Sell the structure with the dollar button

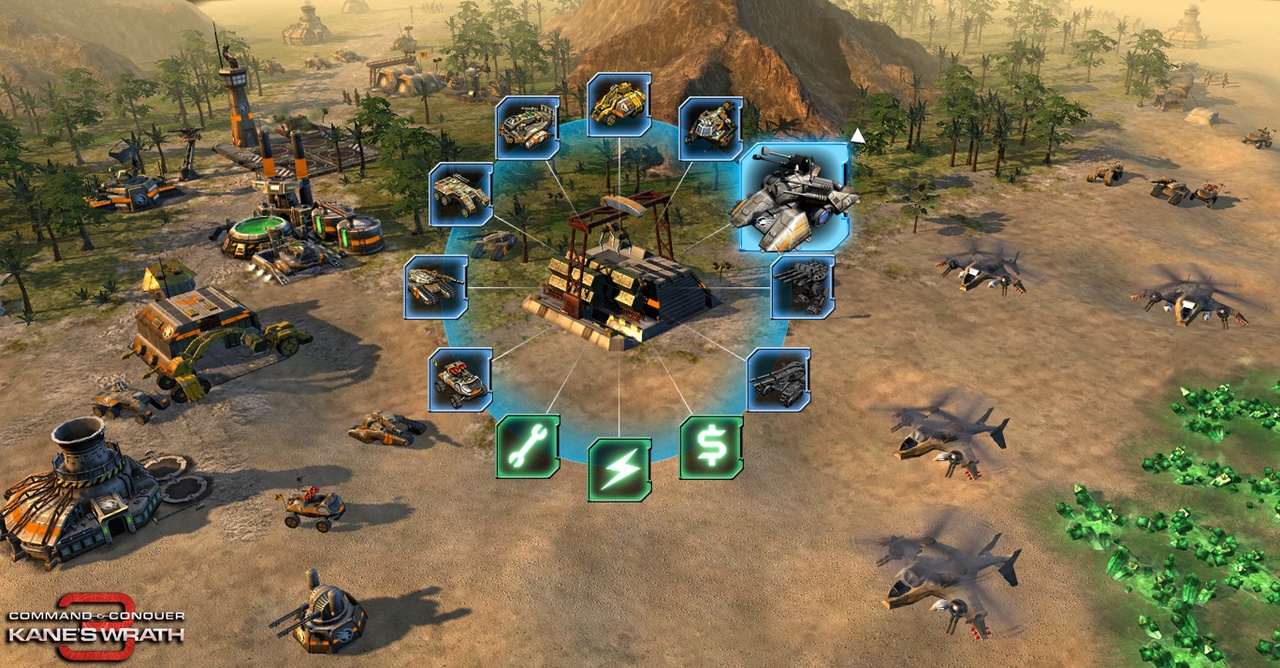[711, 446]
